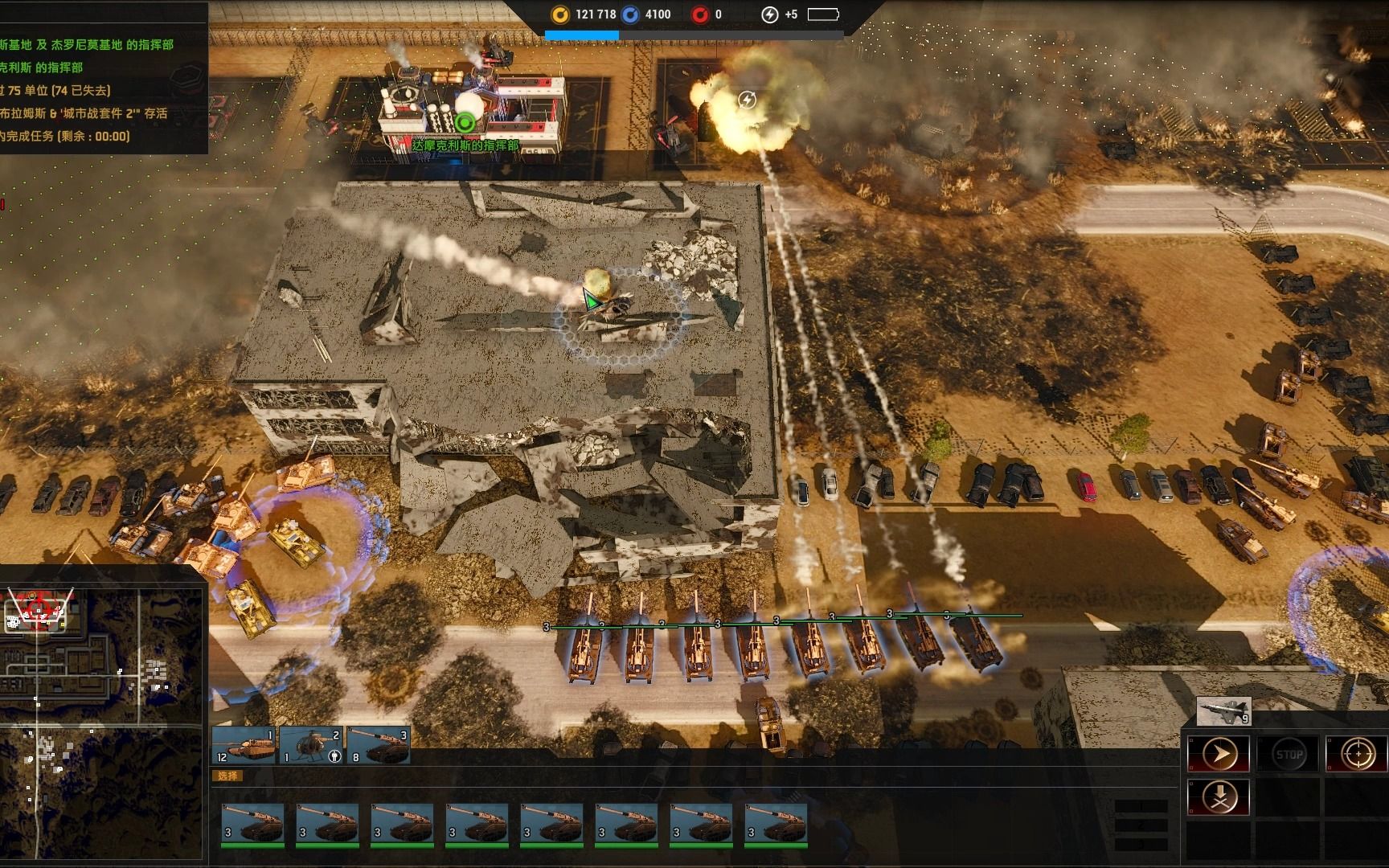Click the red target marker on minimap
Image resolution: width=1389 pixels, height=868 pixels.
pos(39,605)
